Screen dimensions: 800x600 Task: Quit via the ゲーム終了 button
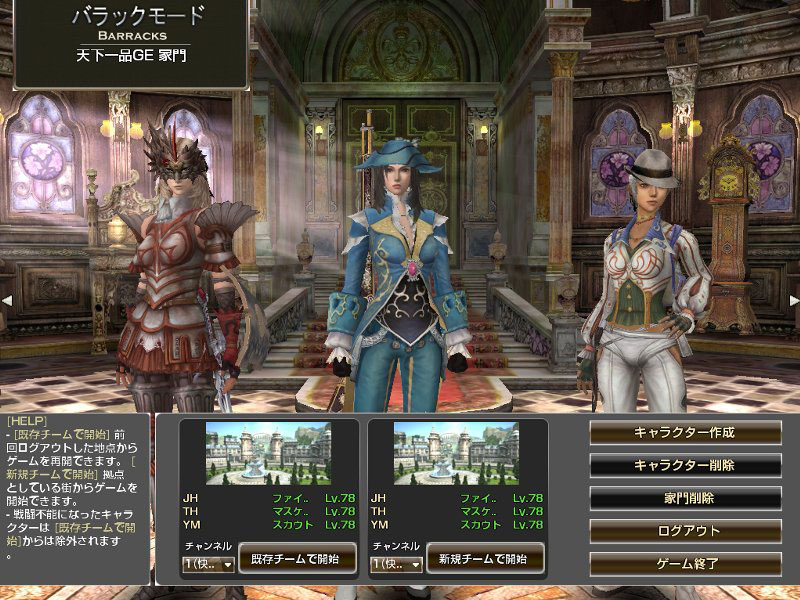click(685, 563)
